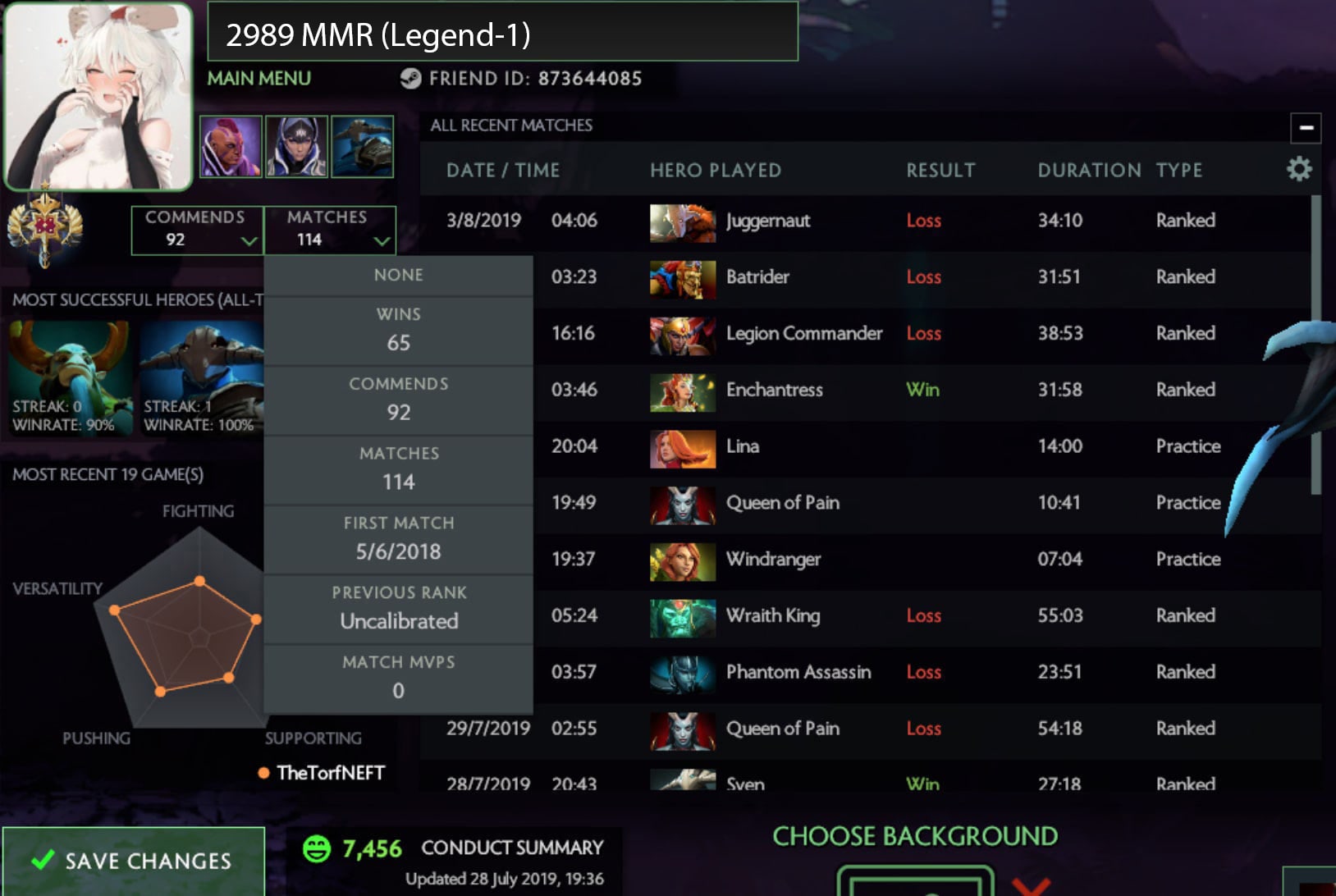Click the Phantom Assassin match row
Image resolution: width=1336 pixels, height=896 pixels.
coord(862,673)
